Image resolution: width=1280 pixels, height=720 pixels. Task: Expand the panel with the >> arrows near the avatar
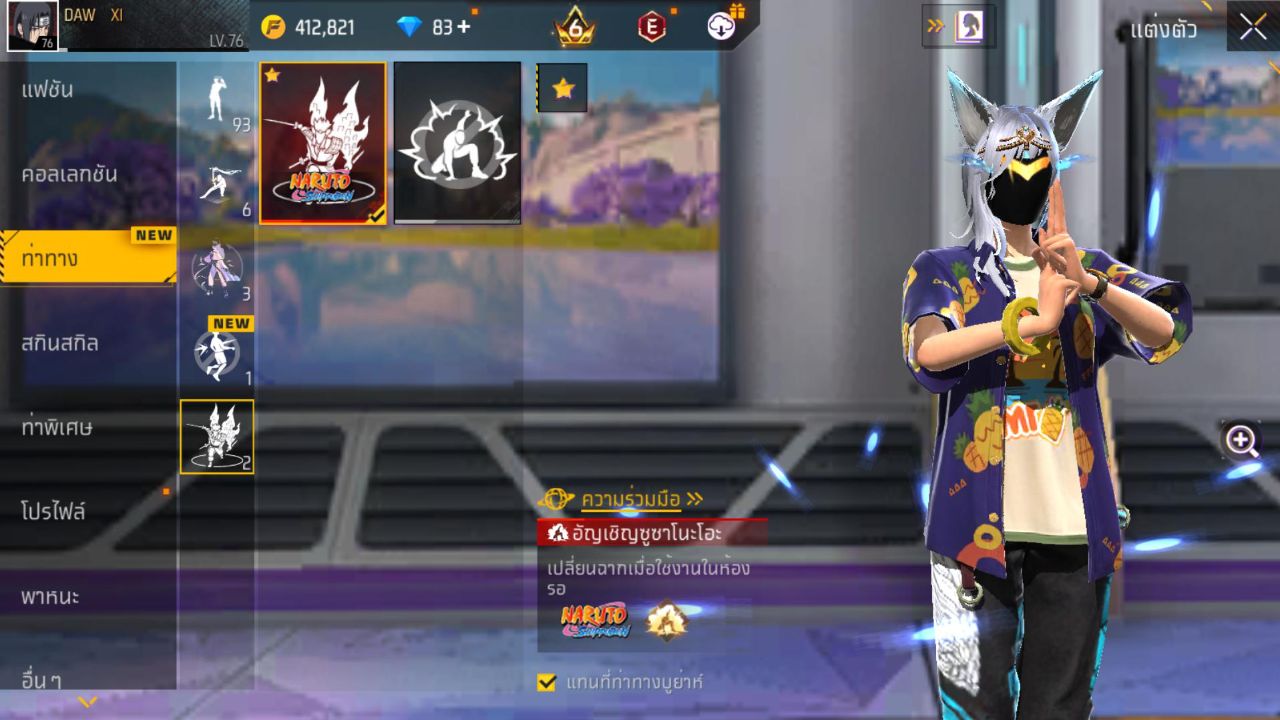pyautogui.click(x=934, y=24)
